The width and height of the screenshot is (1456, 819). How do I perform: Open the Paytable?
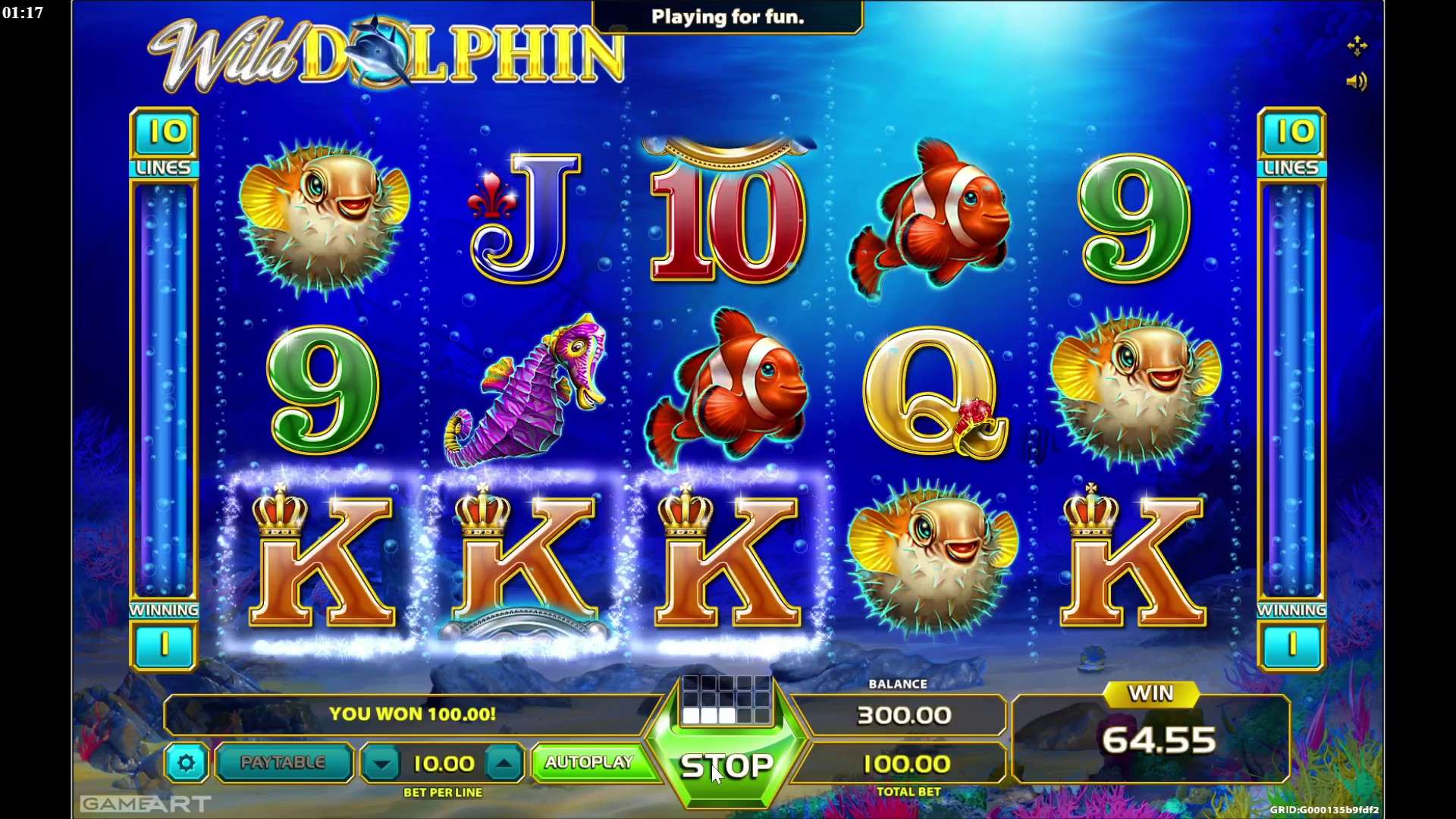click(283, 763)
